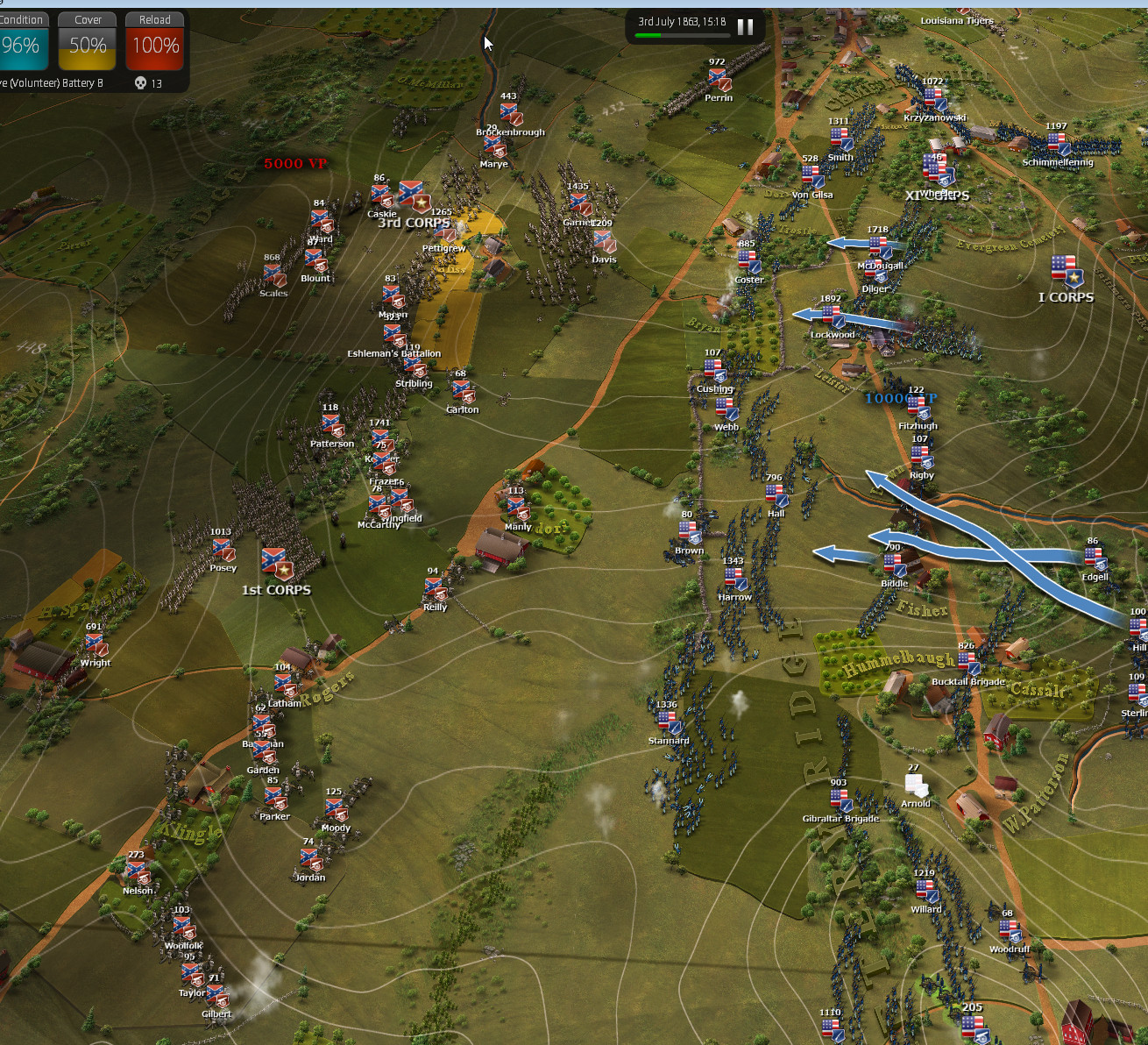Select Reilly's artillery battery flag
This screenshot has height=1045, width=1148.
[x=435, y=589]
